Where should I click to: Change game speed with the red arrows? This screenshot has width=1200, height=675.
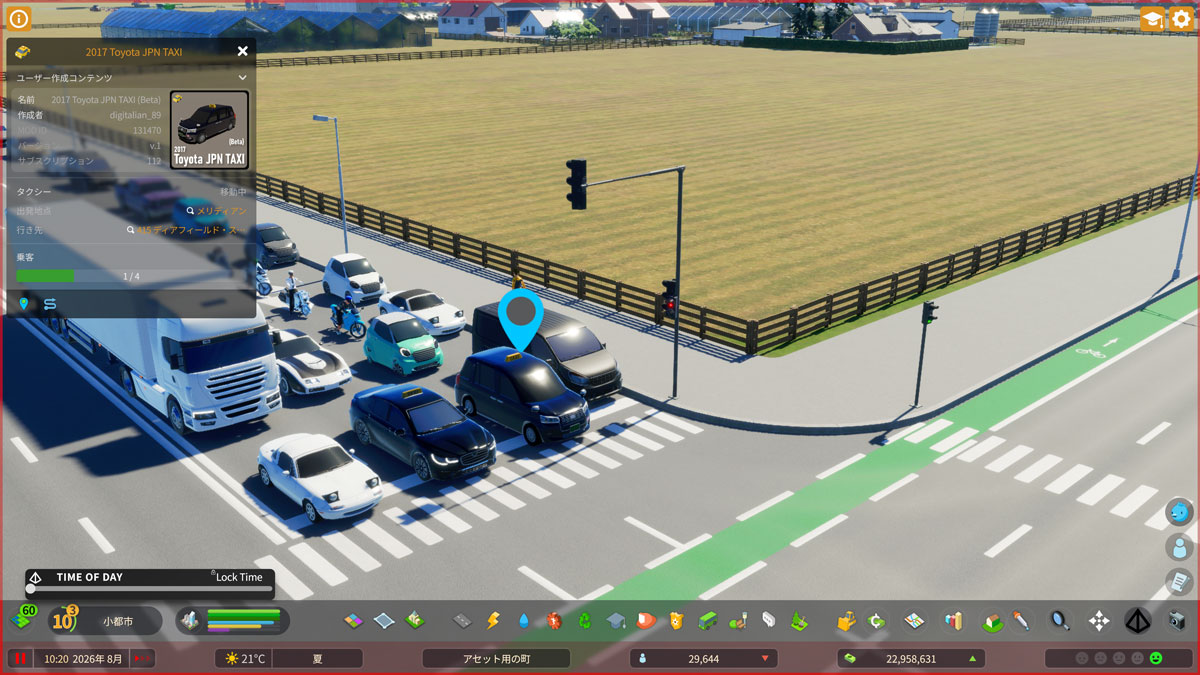point(143,658)
